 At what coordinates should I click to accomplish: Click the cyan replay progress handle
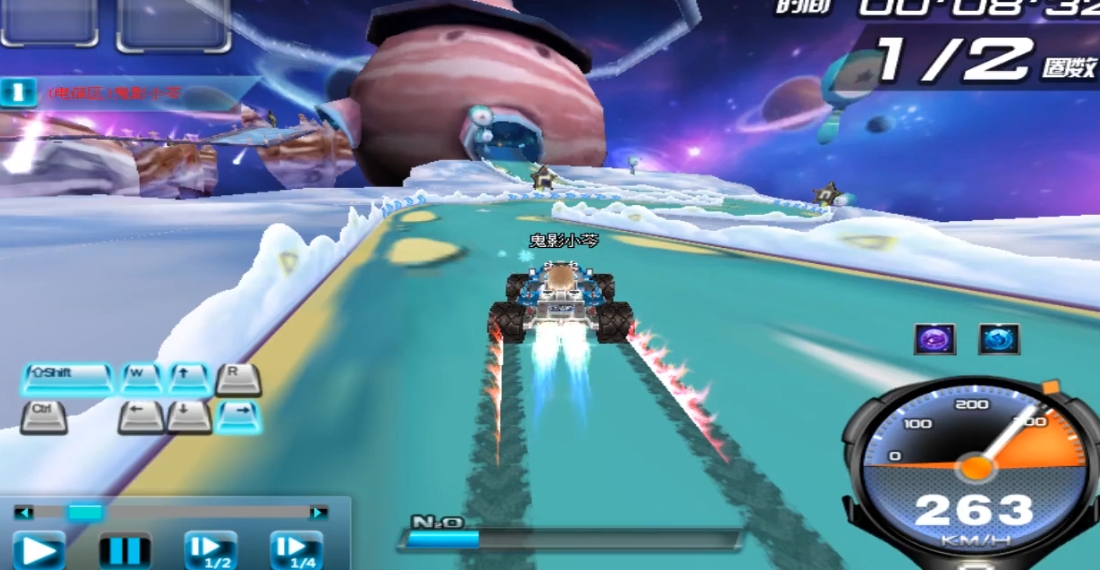click(85, 512)
